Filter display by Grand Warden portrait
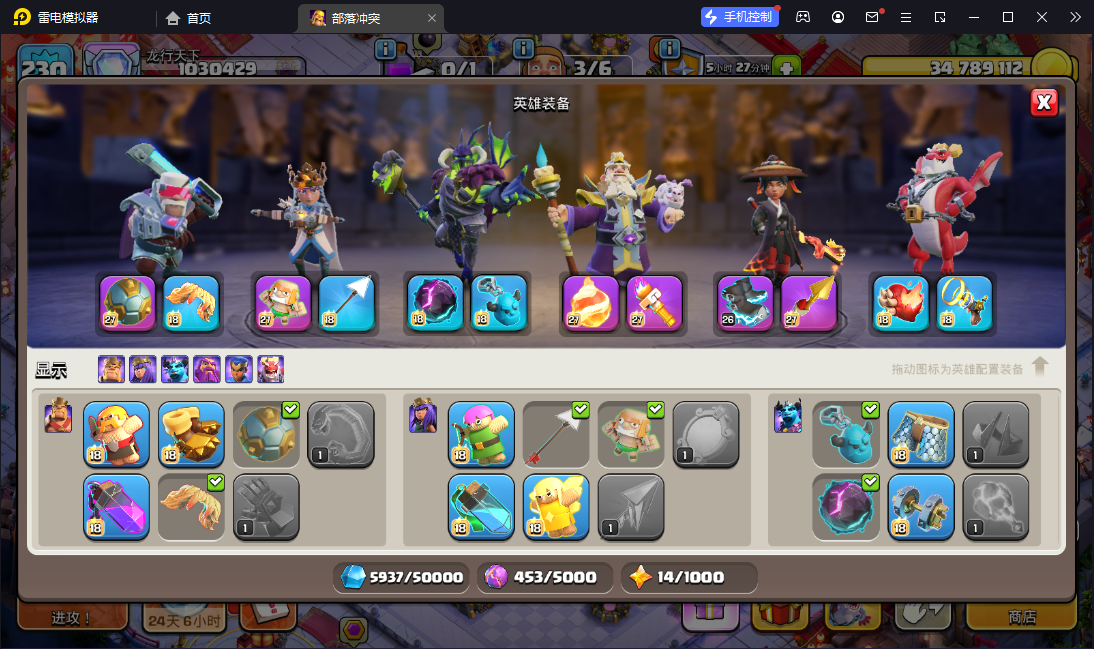This screenshot has height=649, width=1094. pos(207,369)
